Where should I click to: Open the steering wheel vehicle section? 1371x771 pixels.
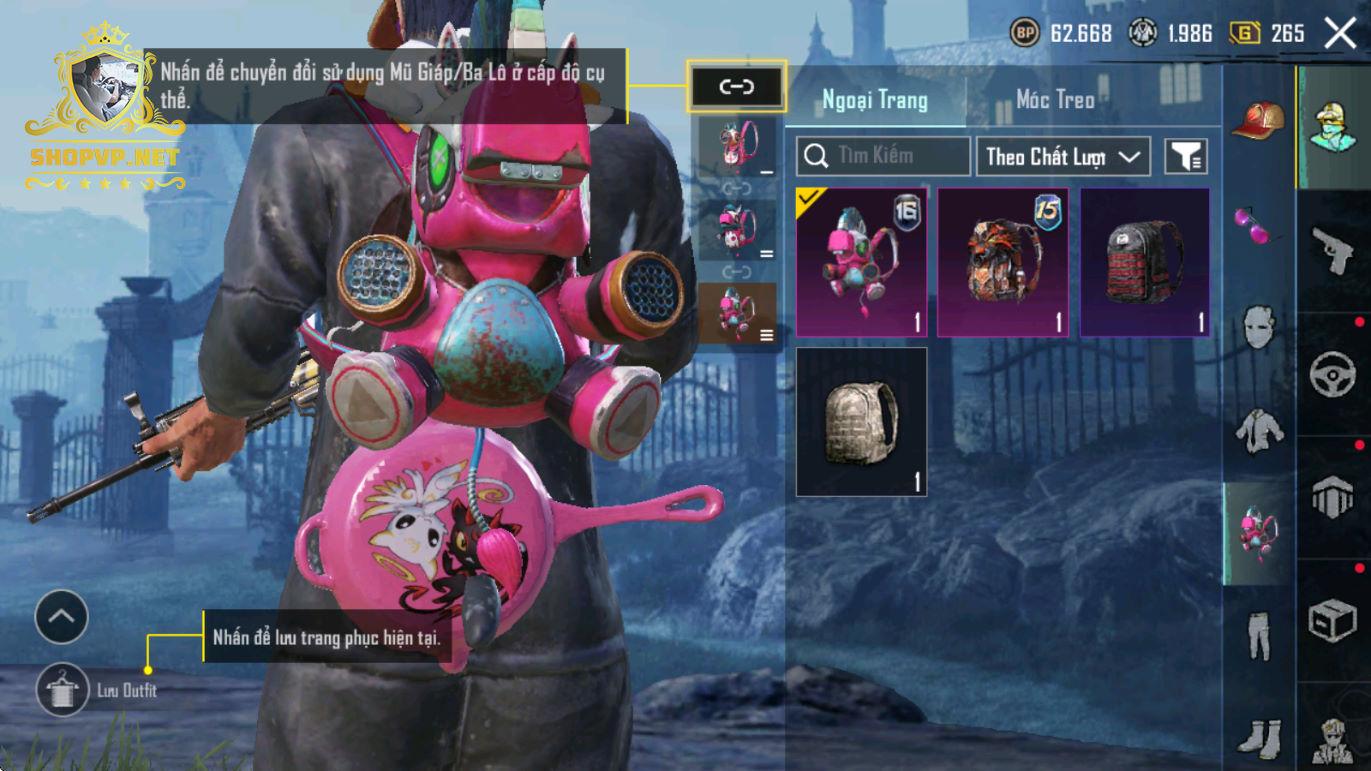point(1333,374)
